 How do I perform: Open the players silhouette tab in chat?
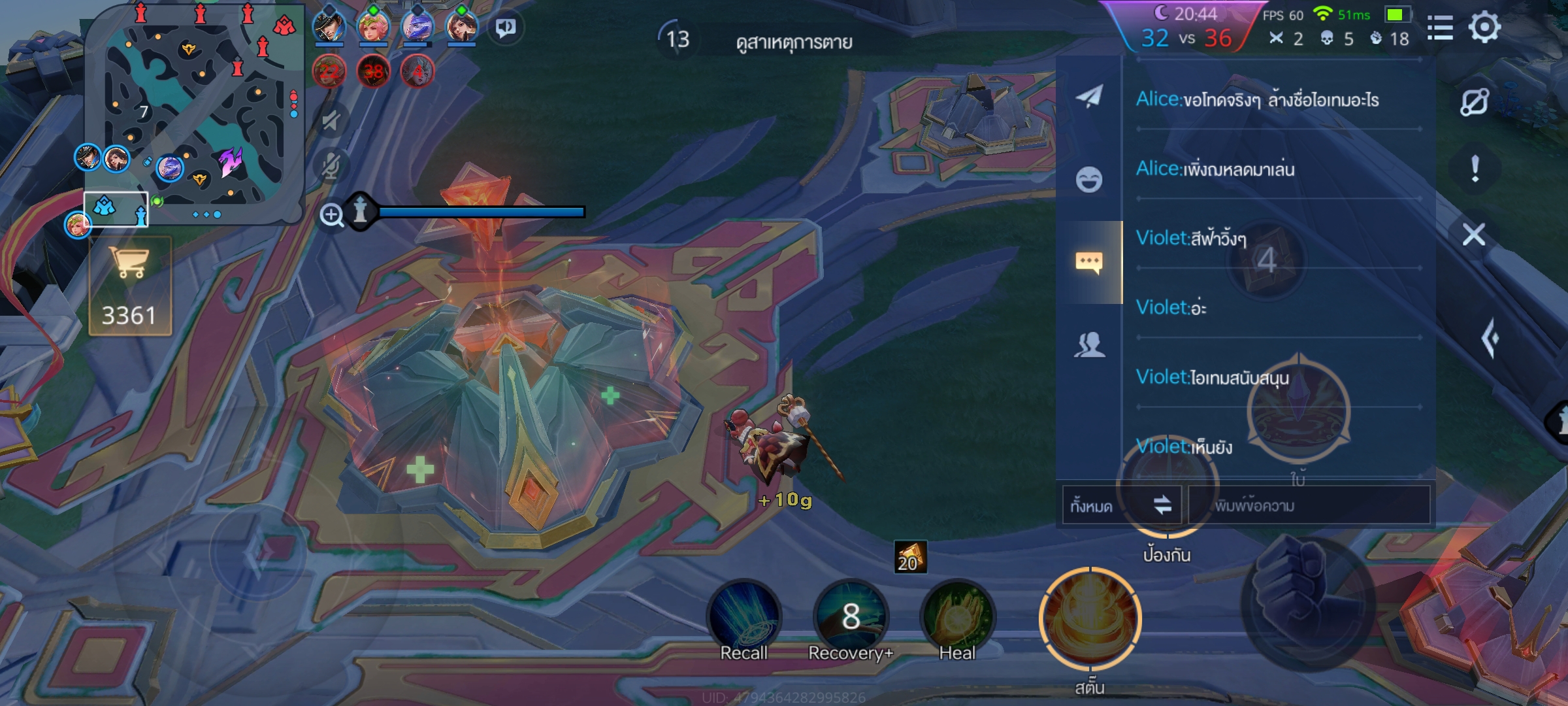(x=1089, y=345)
